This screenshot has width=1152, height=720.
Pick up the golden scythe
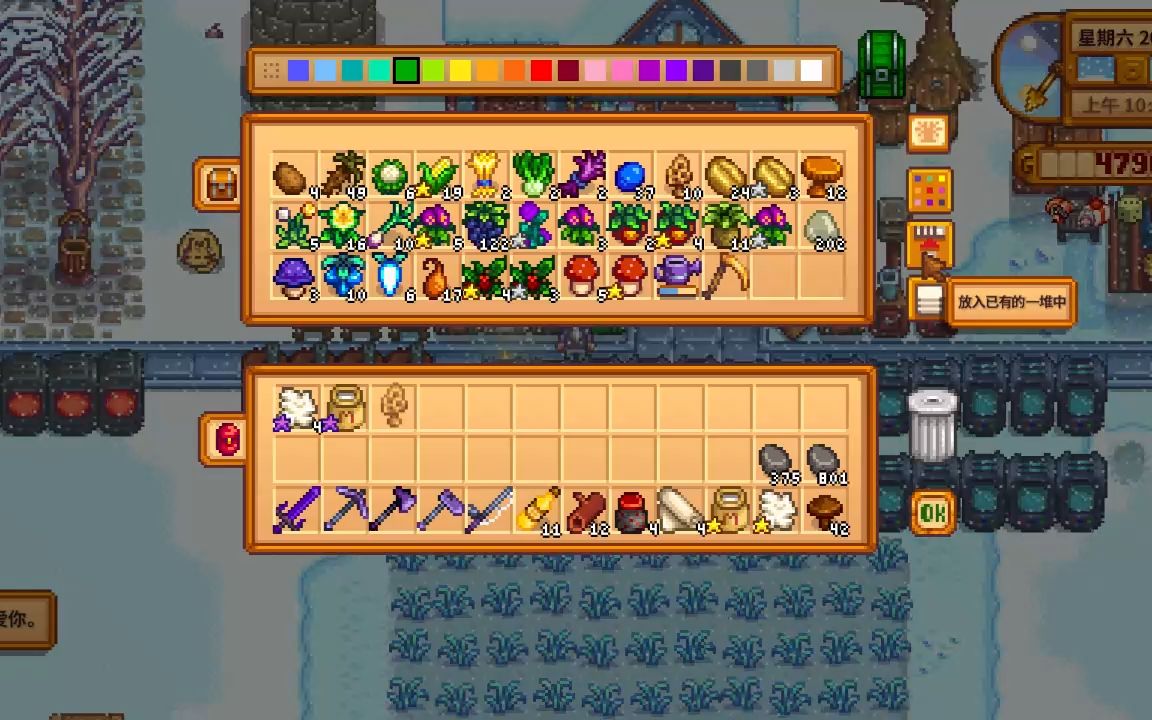click(725, 275)
